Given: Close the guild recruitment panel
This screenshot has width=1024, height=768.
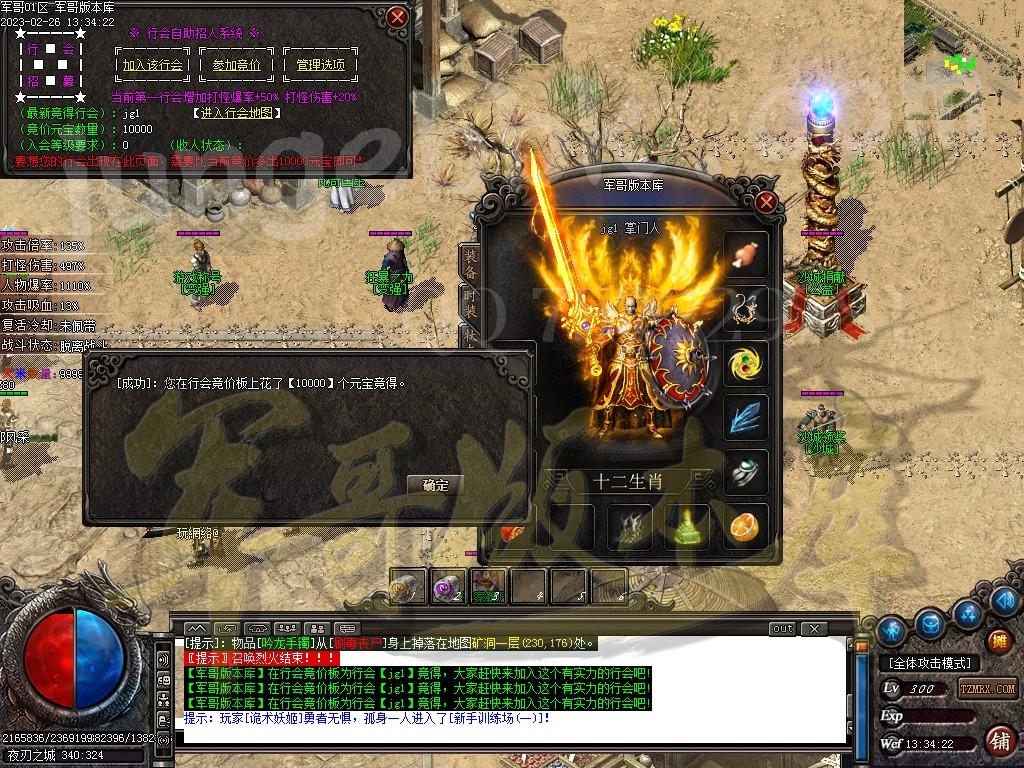Looking at the screenshot, I should (x=397, y=17).
